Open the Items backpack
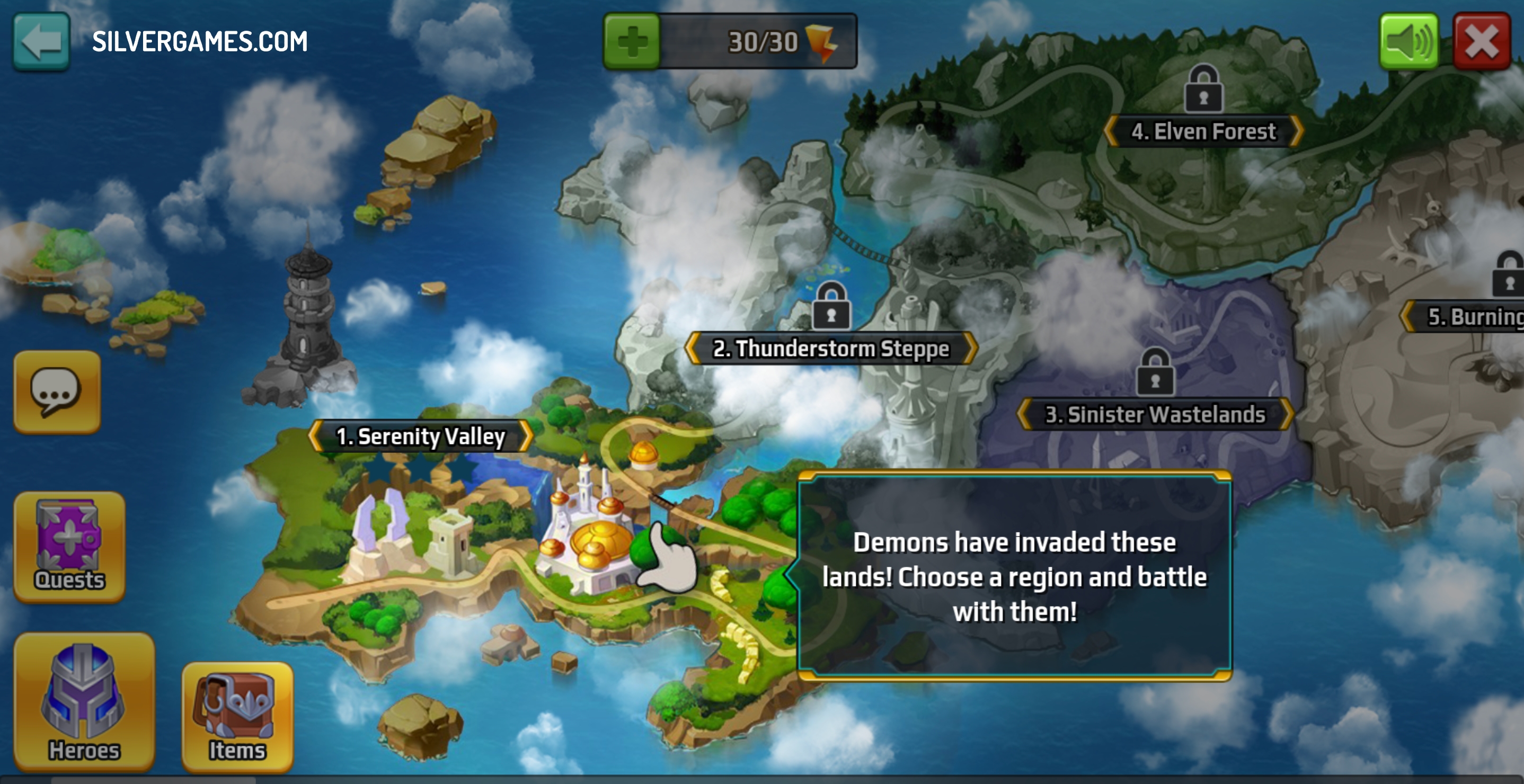Screen dimensions: 1524x784 237,717
